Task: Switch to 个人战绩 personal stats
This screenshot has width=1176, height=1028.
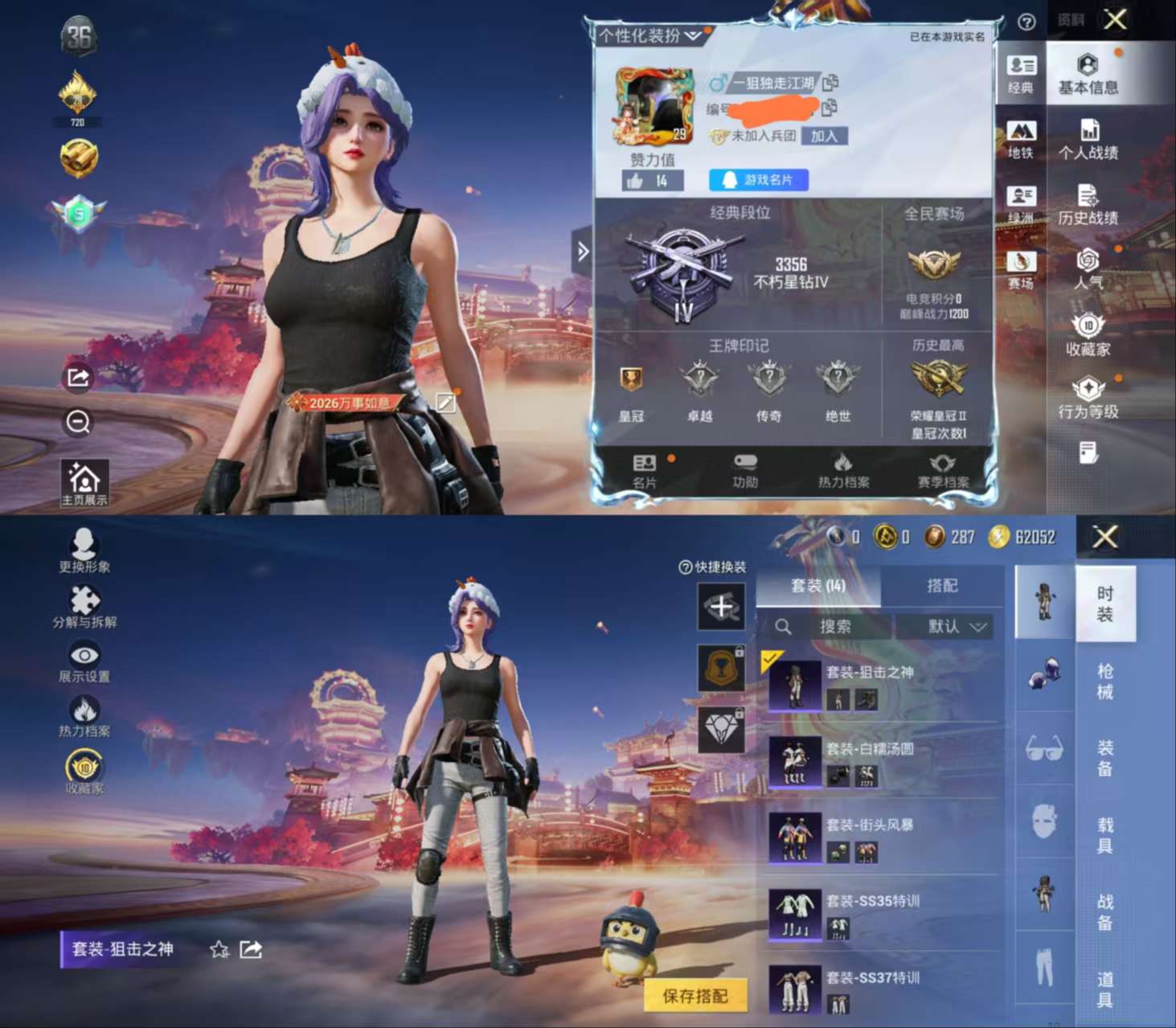Action: coord(1088,140)
